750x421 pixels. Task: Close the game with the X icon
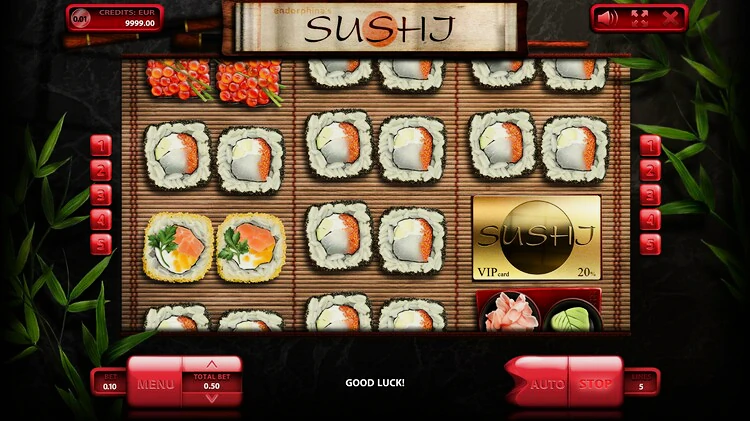[670, 17]
